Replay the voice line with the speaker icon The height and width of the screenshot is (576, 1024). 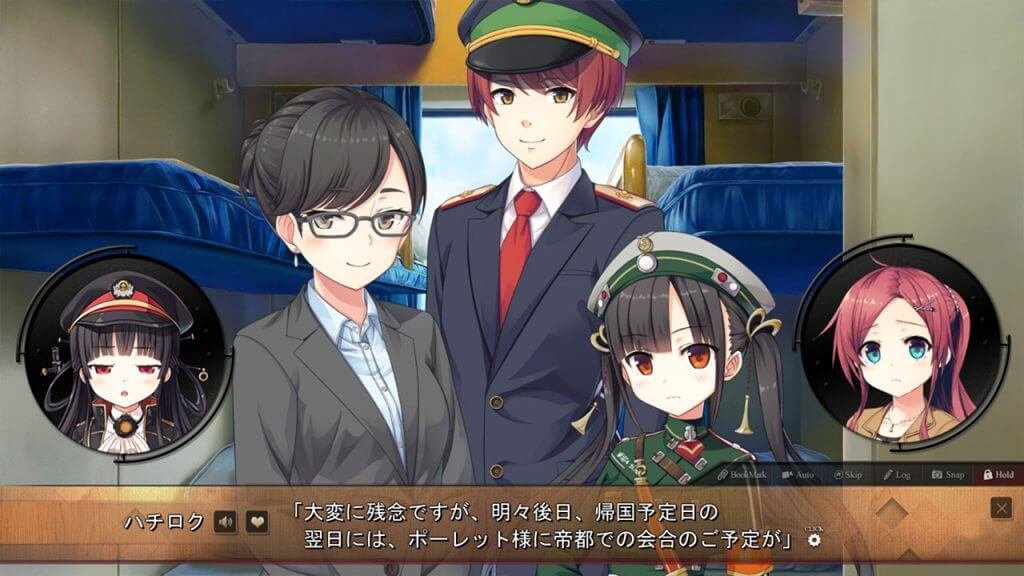point(225,521)
